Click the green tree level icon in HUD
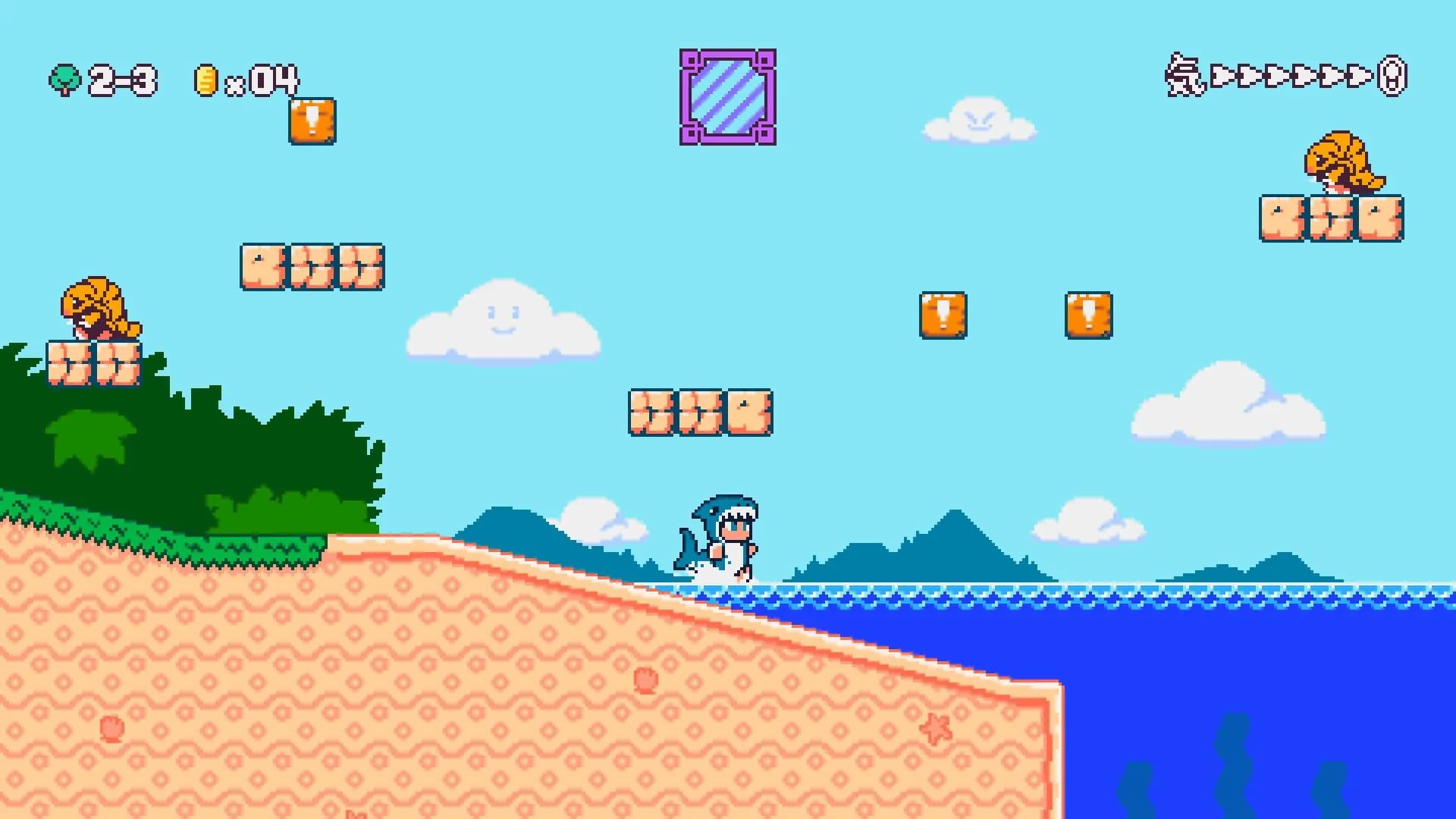 (67, 78)
